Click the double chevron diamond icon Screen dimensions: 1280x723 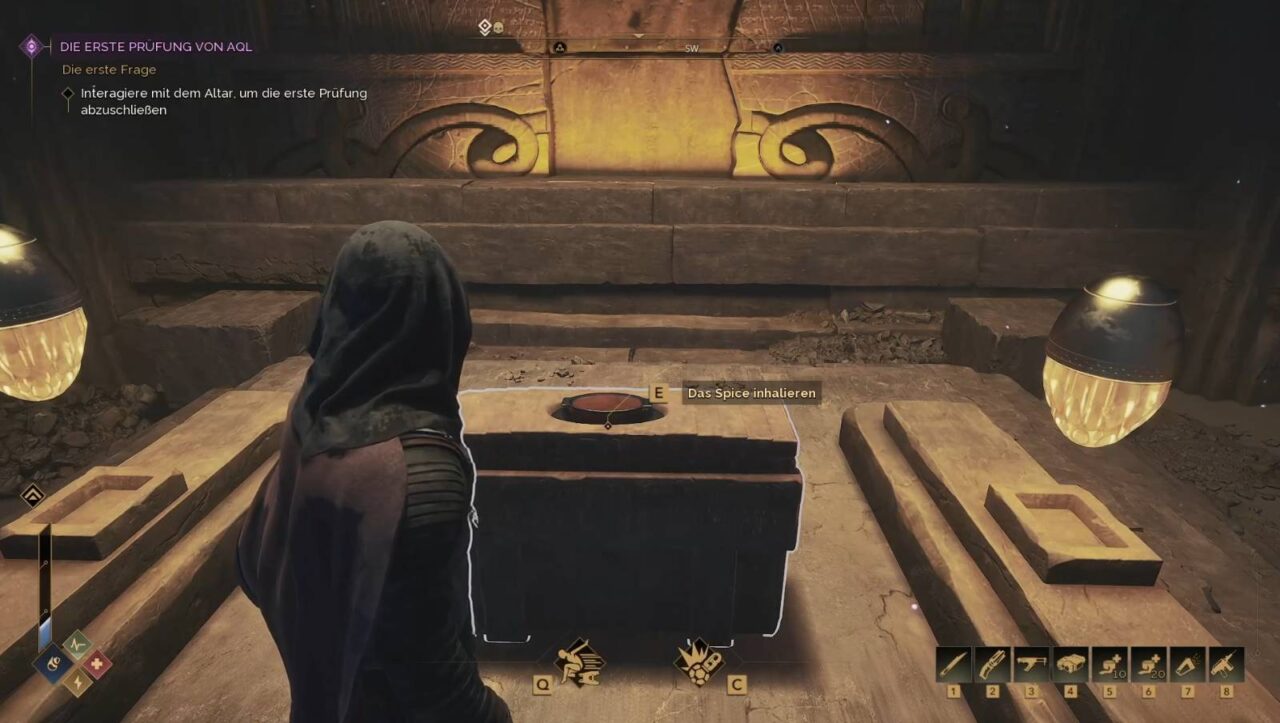tap(32, 495)
